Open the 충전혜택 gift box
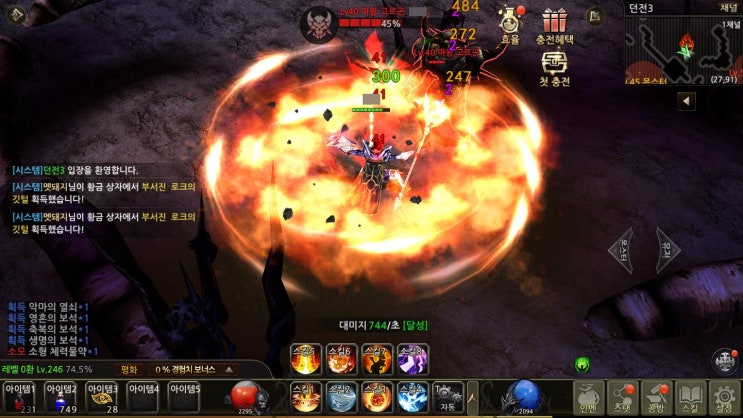 [553, 26]
